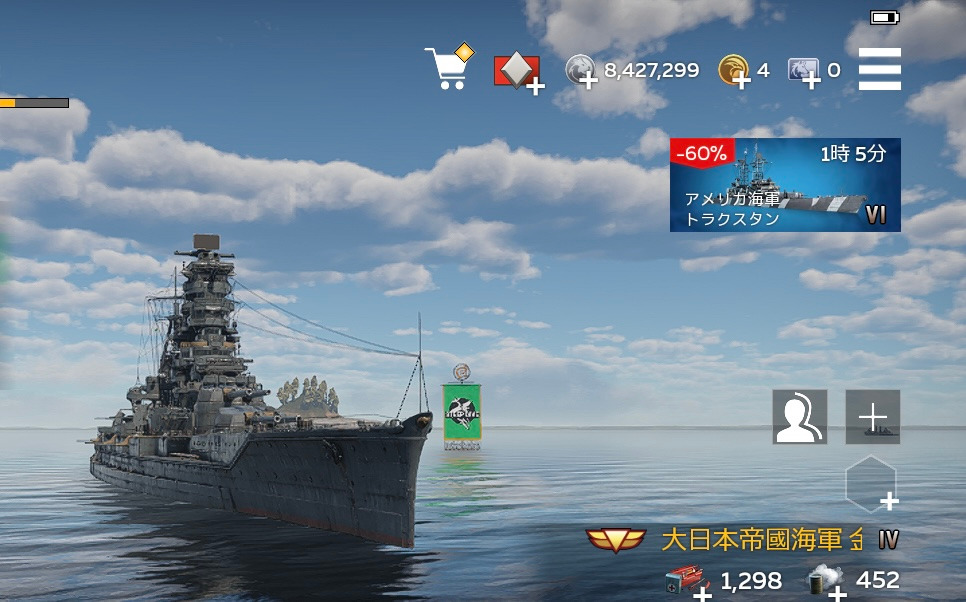This screenshot has width=966, height=602.
Task: Add more gold coins
Action: point(735,71)
